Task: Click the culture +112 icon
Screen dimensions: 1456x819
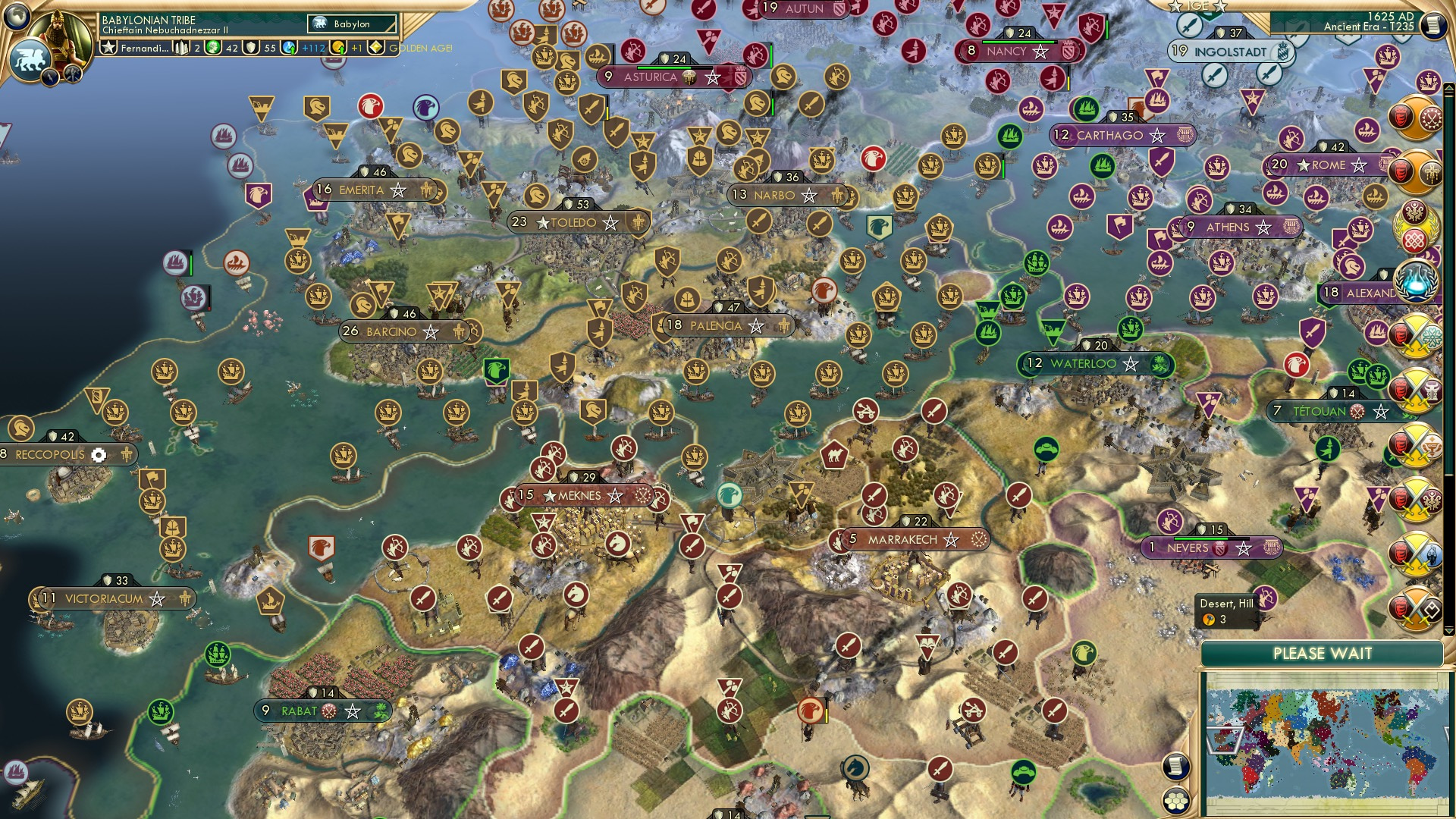Action: 287,47
